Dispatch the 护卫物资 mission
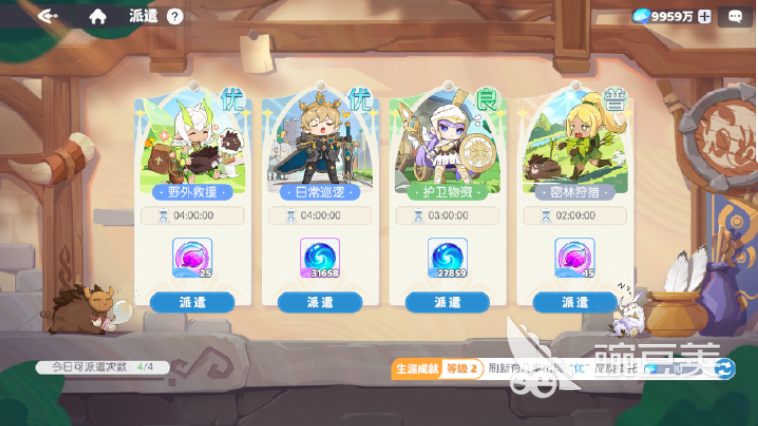 coord(447,302)
